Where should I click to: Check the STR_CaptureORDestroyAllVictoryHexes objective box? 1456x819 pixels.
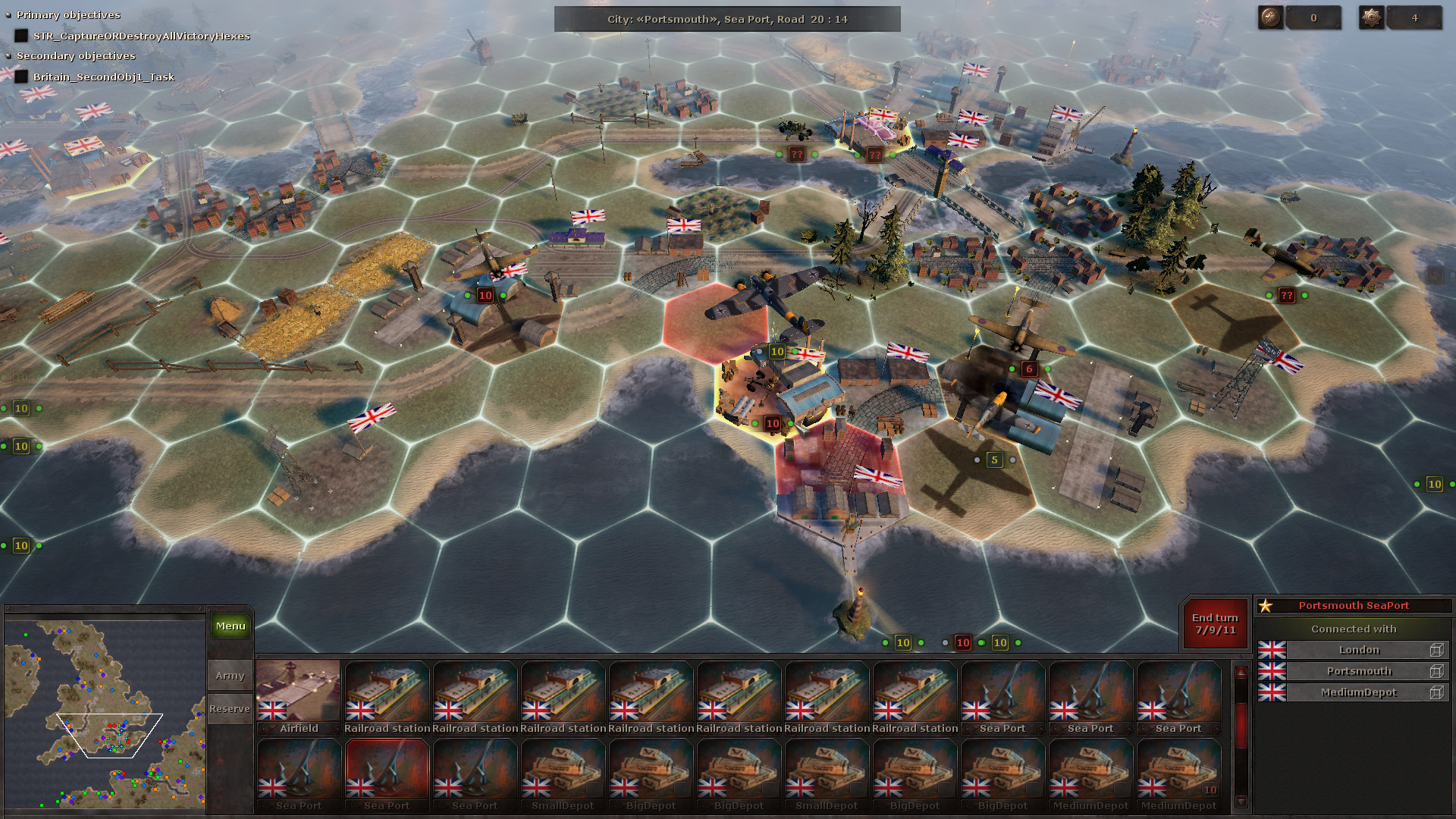pos(20,35)
